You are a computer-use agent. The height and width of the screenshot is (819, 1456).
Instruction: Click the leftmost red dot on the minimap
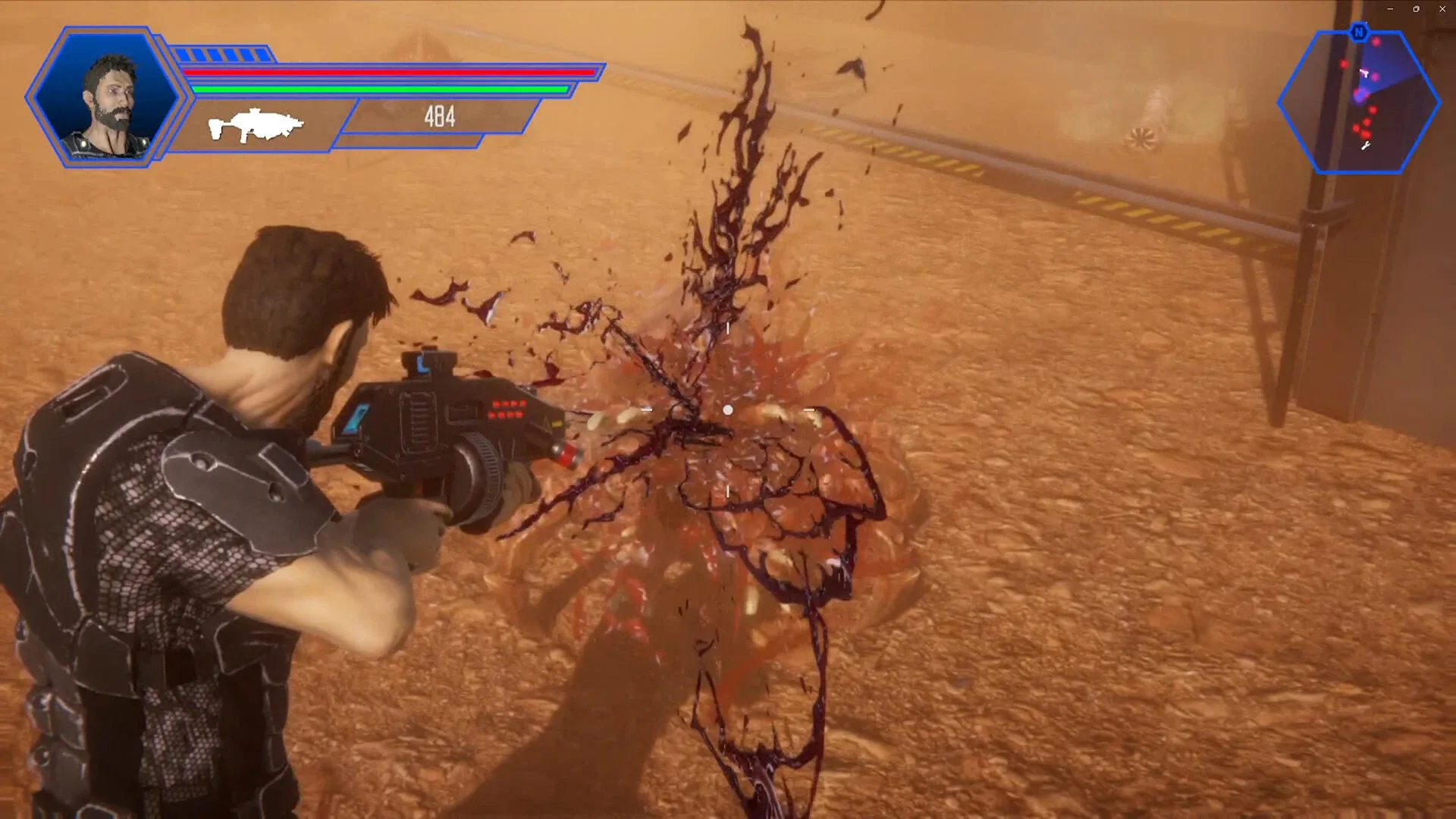pos(1344,64)
